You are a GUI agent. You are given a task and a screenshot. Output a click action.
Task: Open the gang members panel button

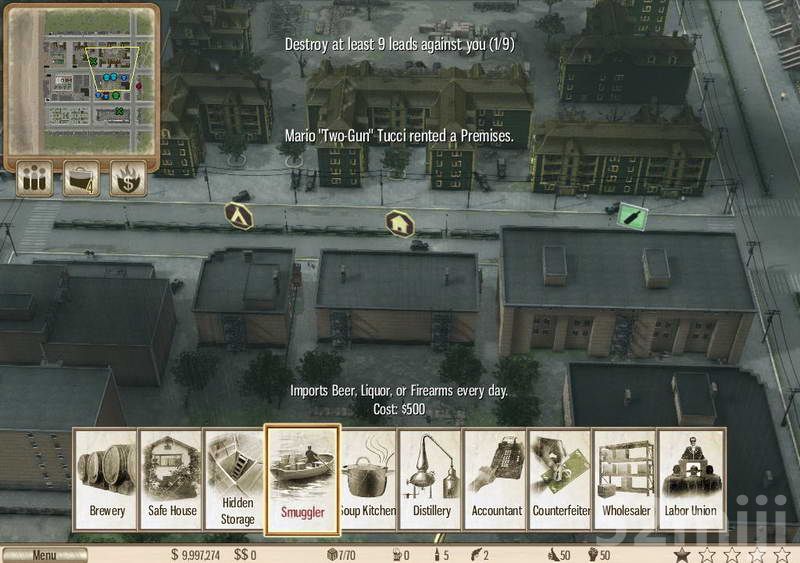pos(35,180)
